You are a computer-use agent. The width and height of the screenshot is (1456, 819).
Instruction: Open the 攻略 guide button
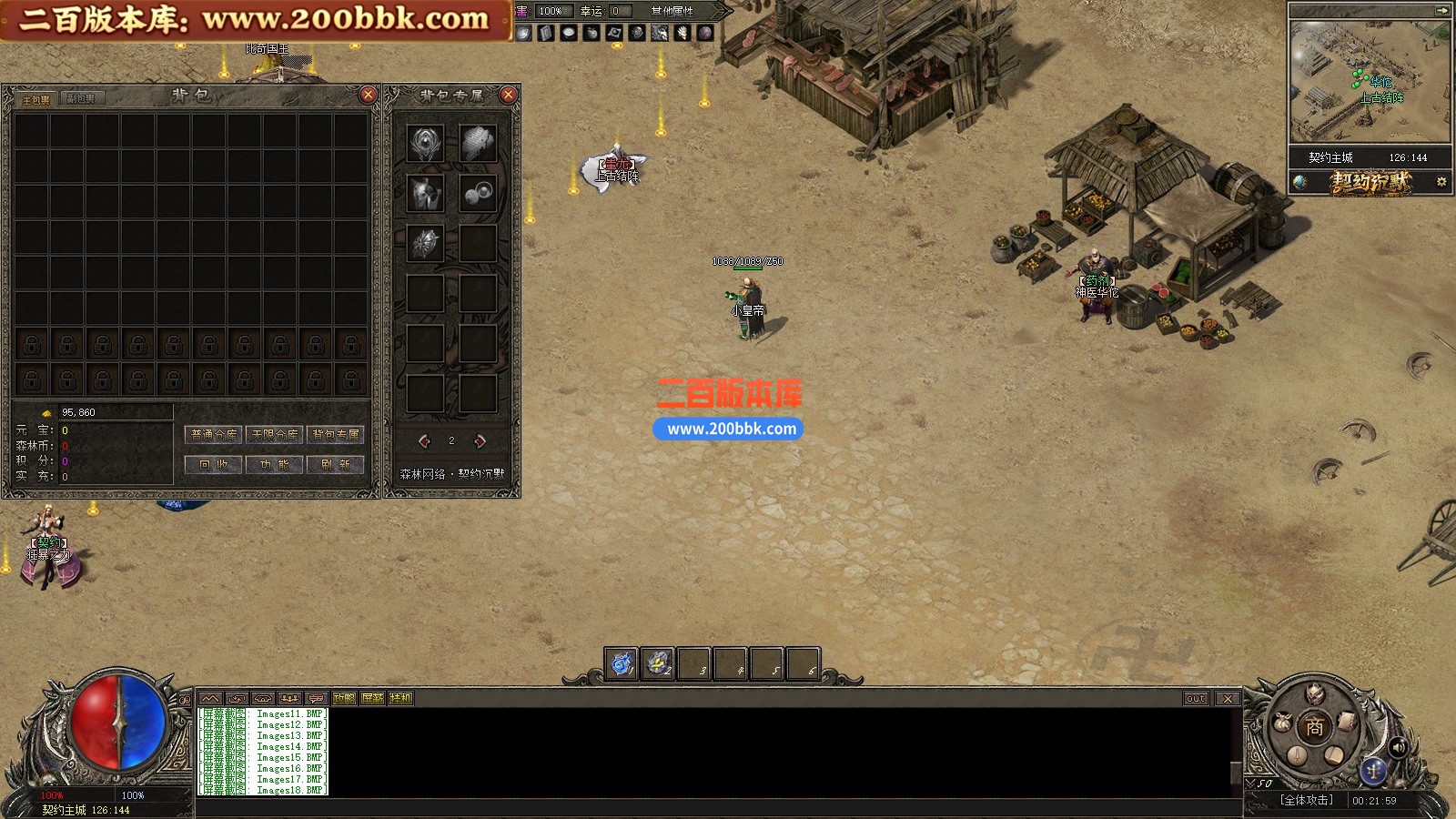344,699
